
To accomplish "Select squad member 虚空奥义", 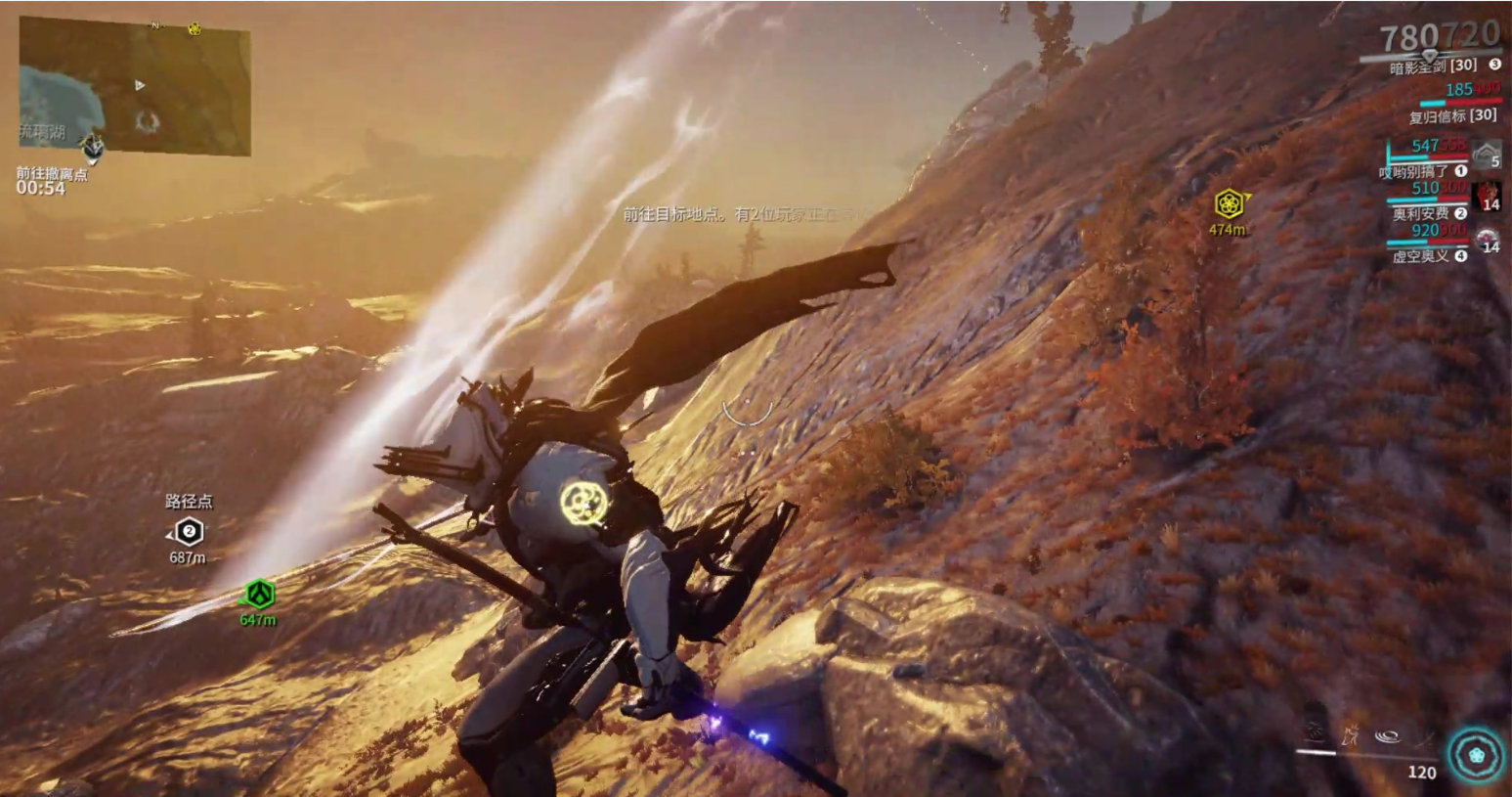I will pyautogui.click(x=1421, y=256).
